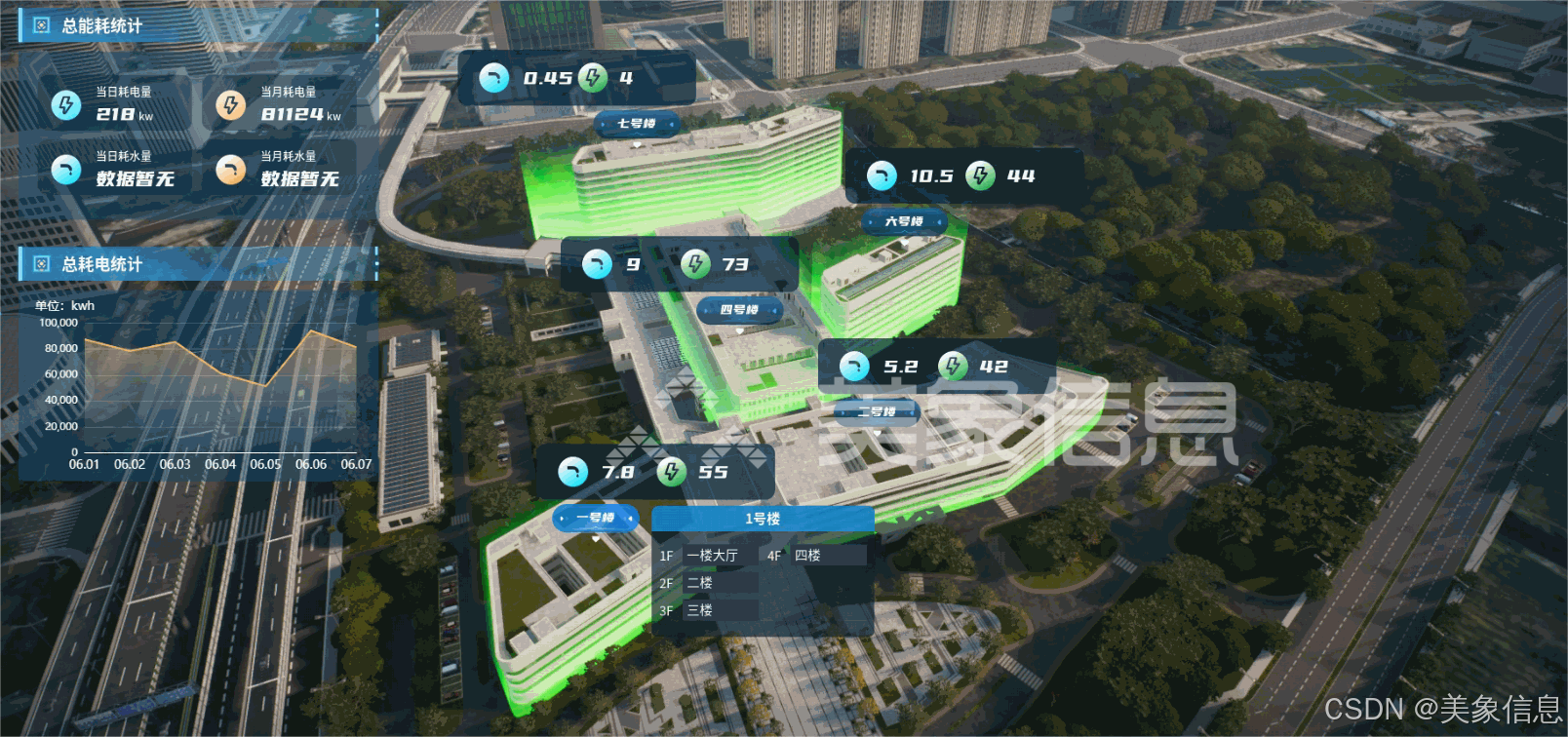Click the 1号楼 floor panel header
The width and height of the screenshot is (1568, 737).
point(763,519)
